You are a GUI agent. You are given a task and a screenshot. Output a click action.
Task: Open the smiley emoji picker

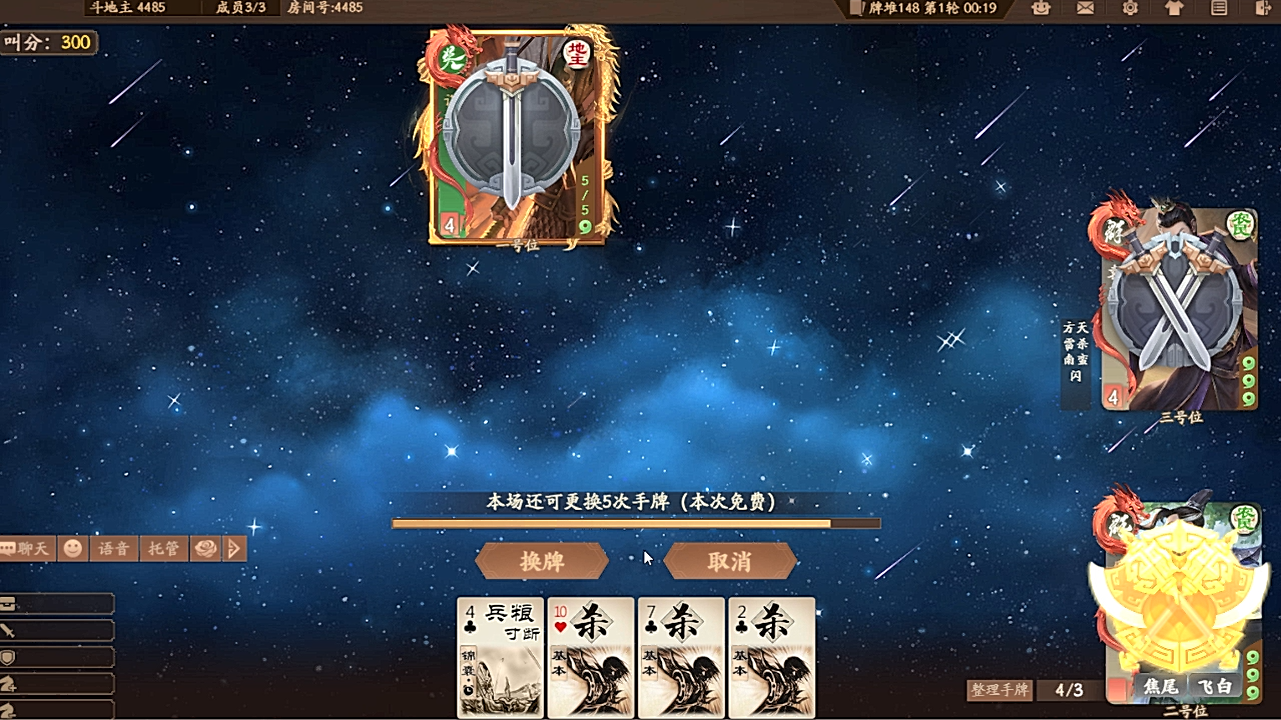[x=73, y=548]
